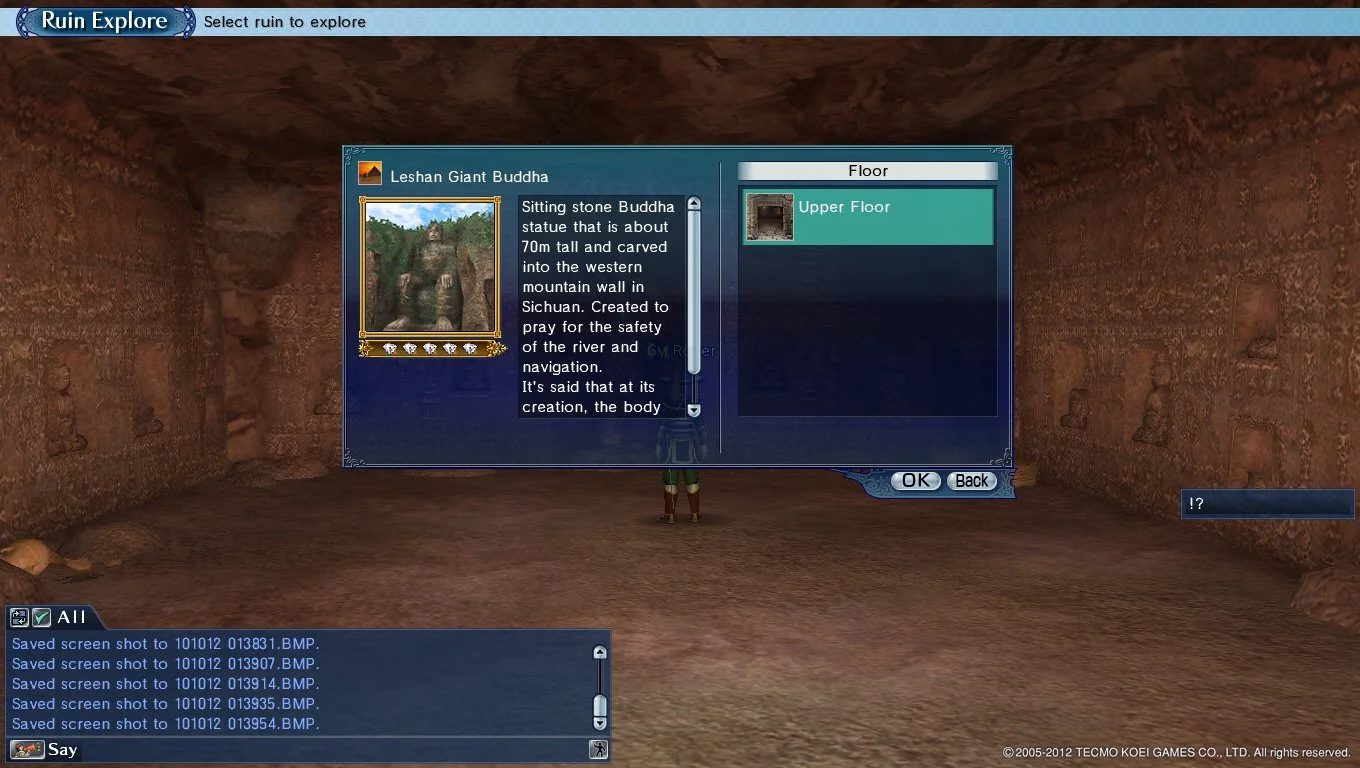Click the Leshan Giant Buddha preview image
Screen dimensions: 1360x768
coord(429,268)
